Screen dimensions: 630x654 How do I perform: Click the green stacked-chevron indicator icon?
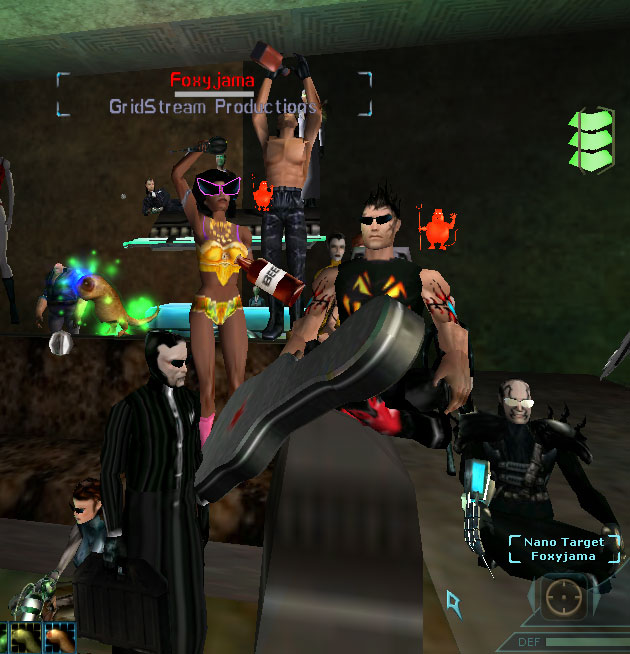pyautogui.click(x=589, y=138)
